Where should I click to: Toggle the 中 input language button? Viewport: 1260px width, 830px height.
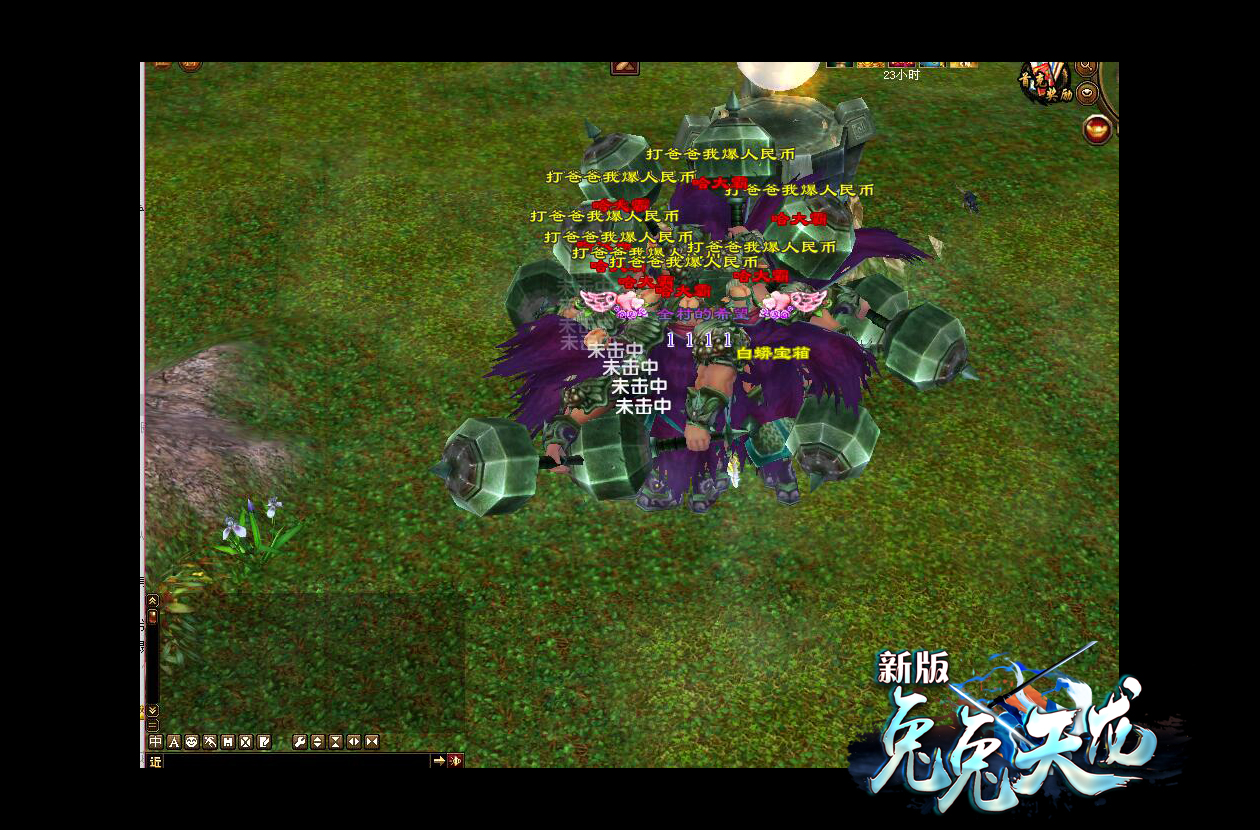point(155,742)
